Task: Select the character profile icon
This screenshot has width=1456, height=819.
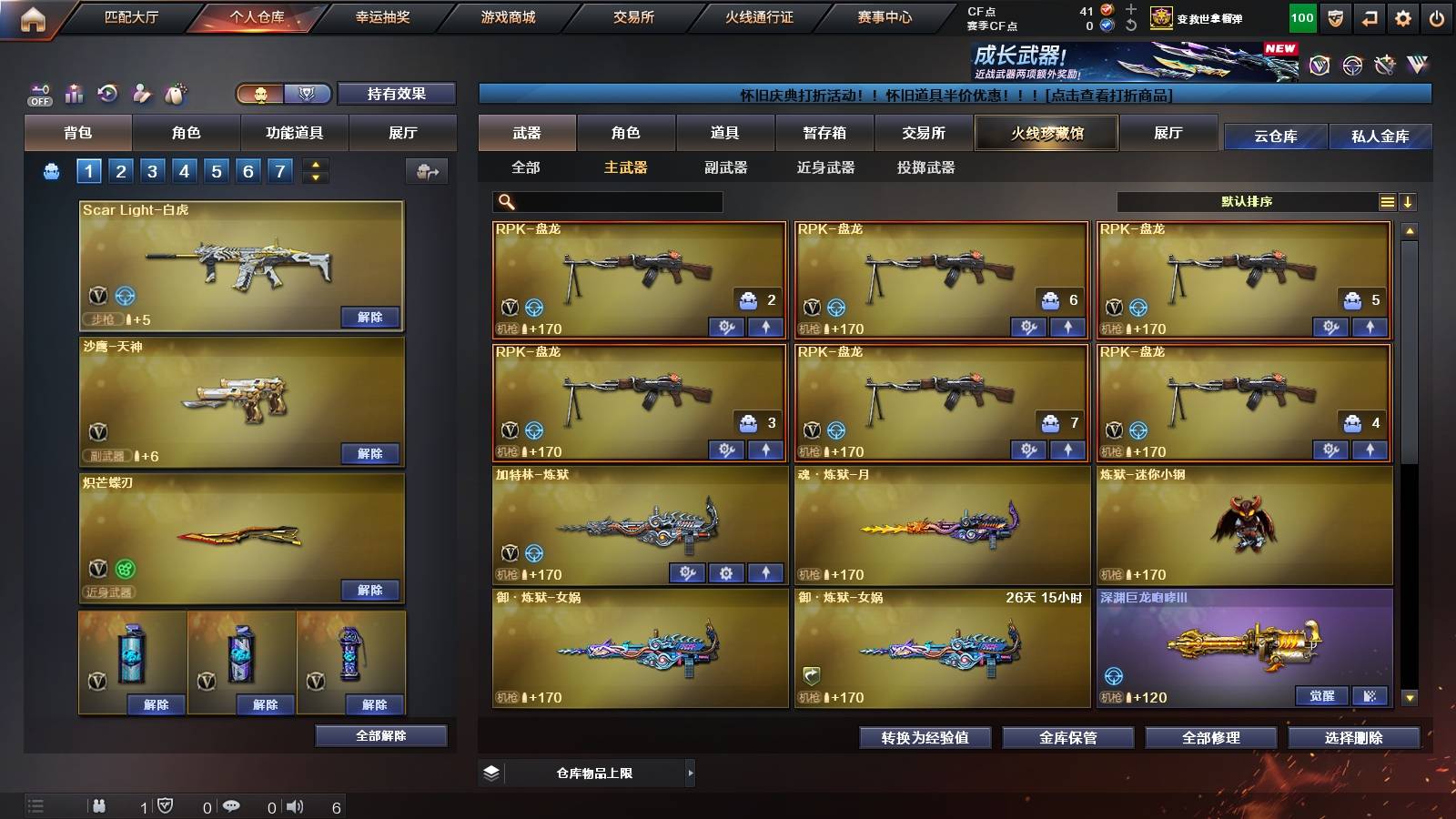Action: tap(141, 92)
